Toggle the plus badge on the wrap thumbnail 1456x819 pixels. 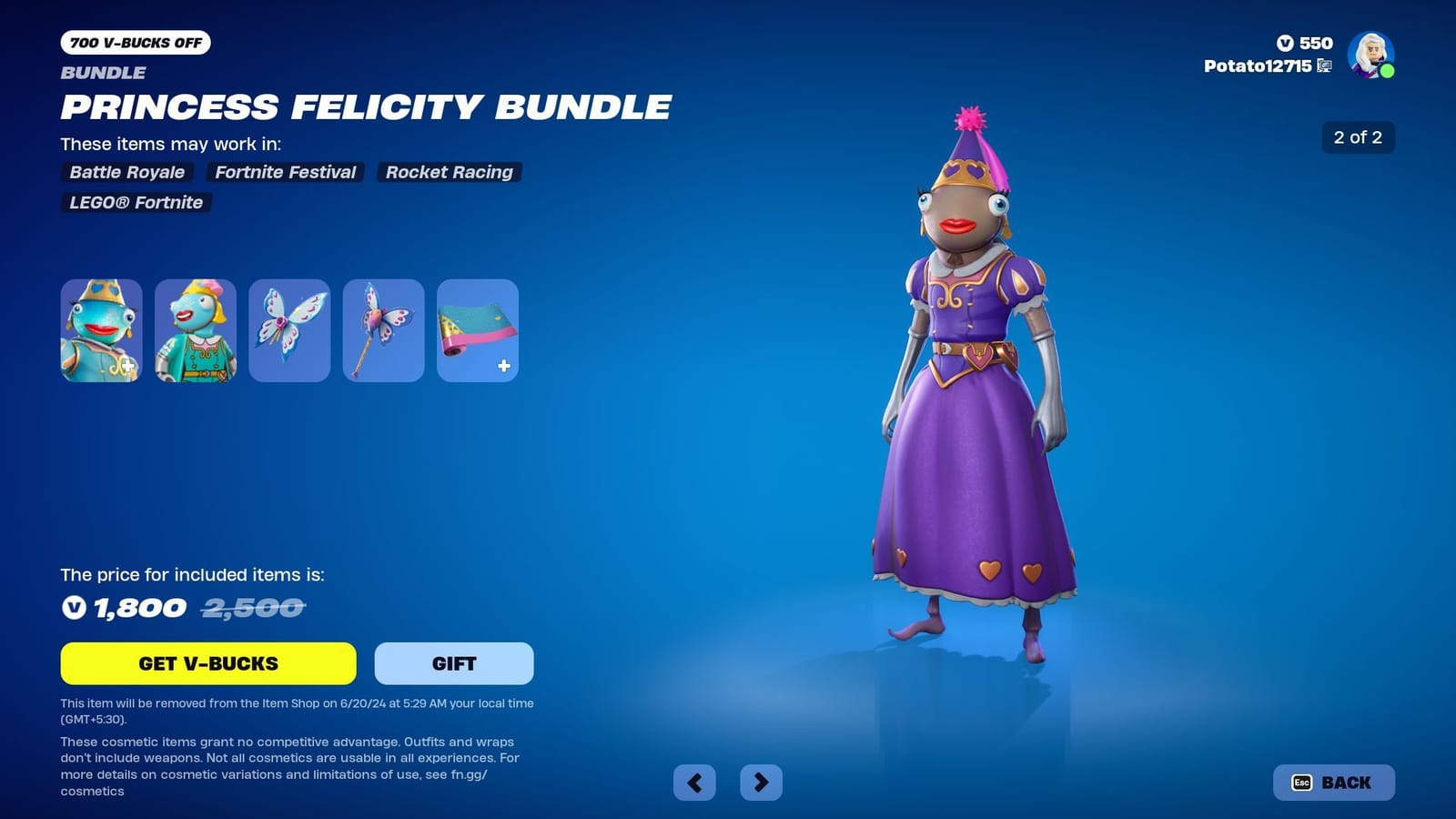[x=502, y=364]
